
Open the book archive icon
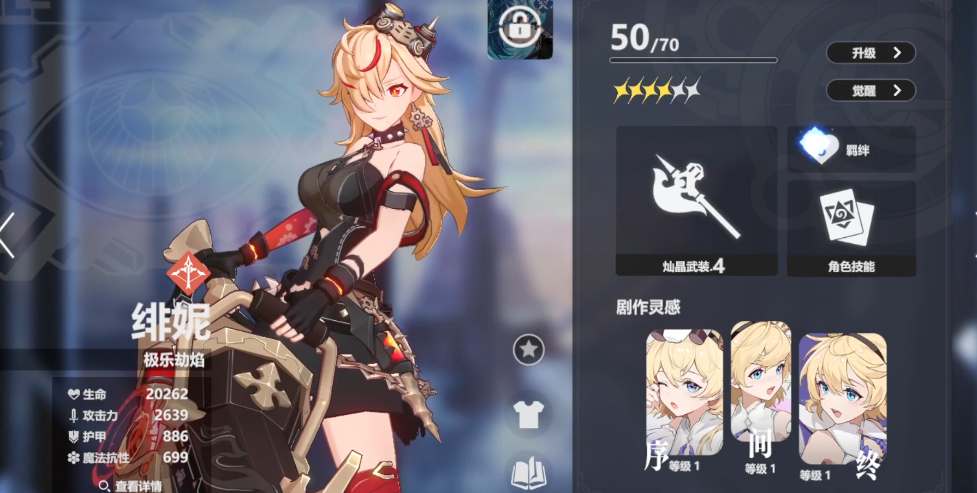pos(528,471)
